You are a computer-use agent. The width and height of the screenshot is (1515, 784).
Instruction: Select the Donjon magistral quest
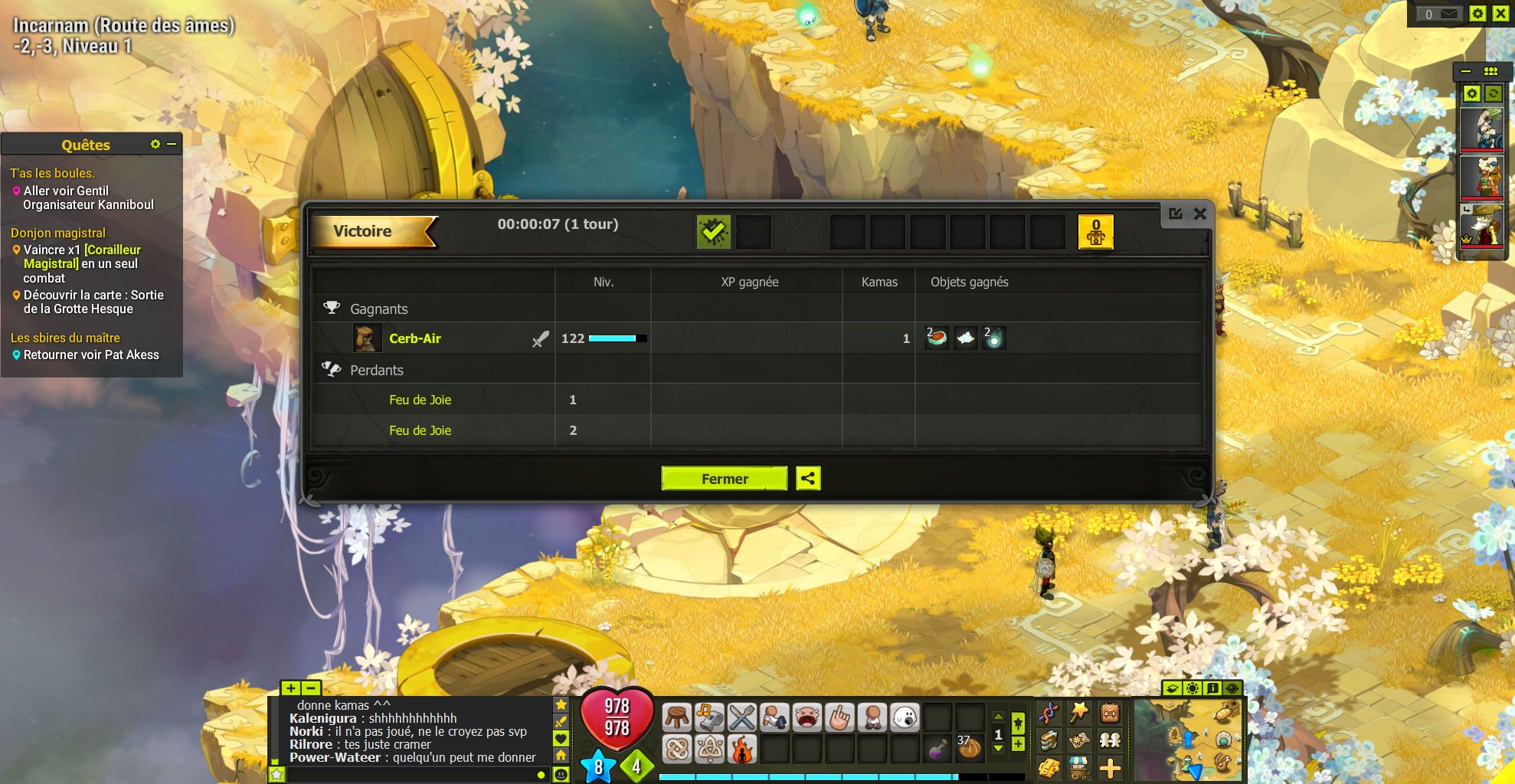click(x=58, y=233)
